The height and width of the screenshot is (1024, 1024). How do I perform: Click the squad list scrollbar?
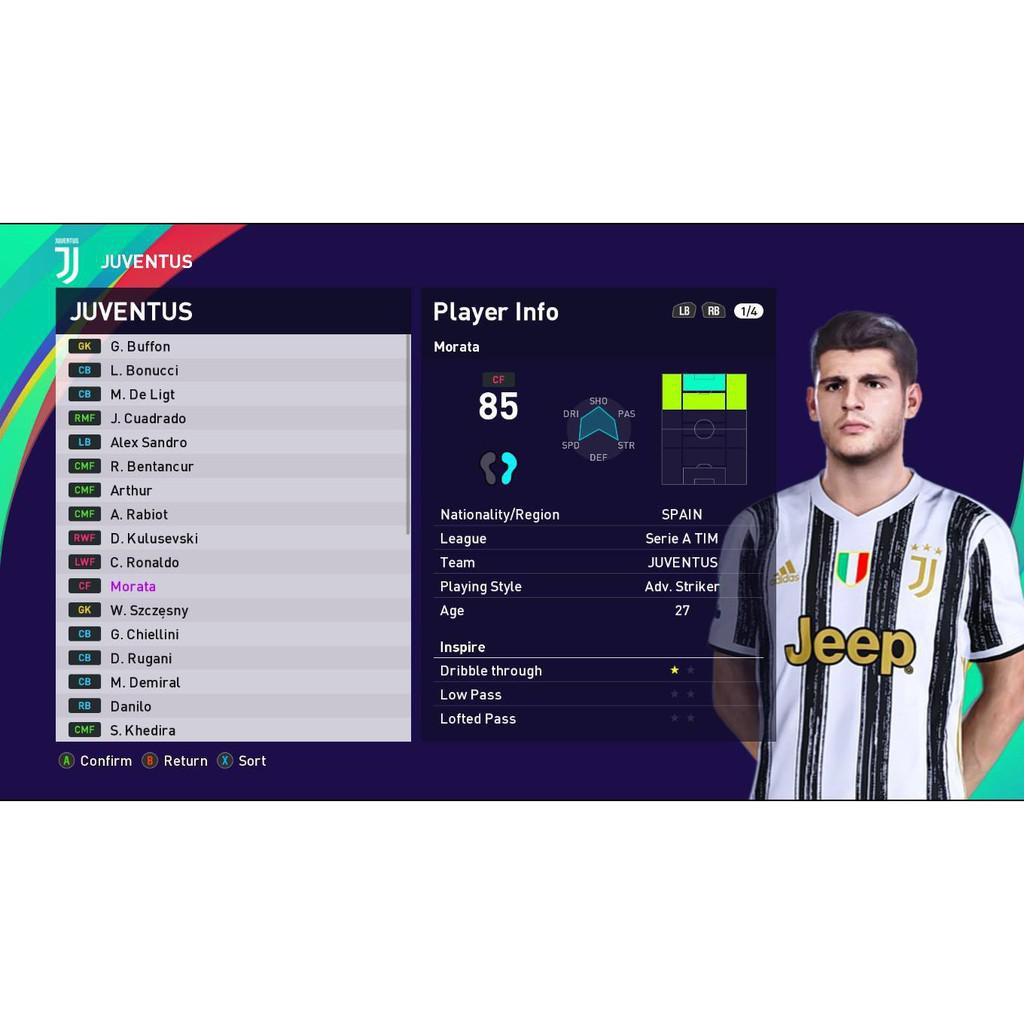tap(408, 435)
